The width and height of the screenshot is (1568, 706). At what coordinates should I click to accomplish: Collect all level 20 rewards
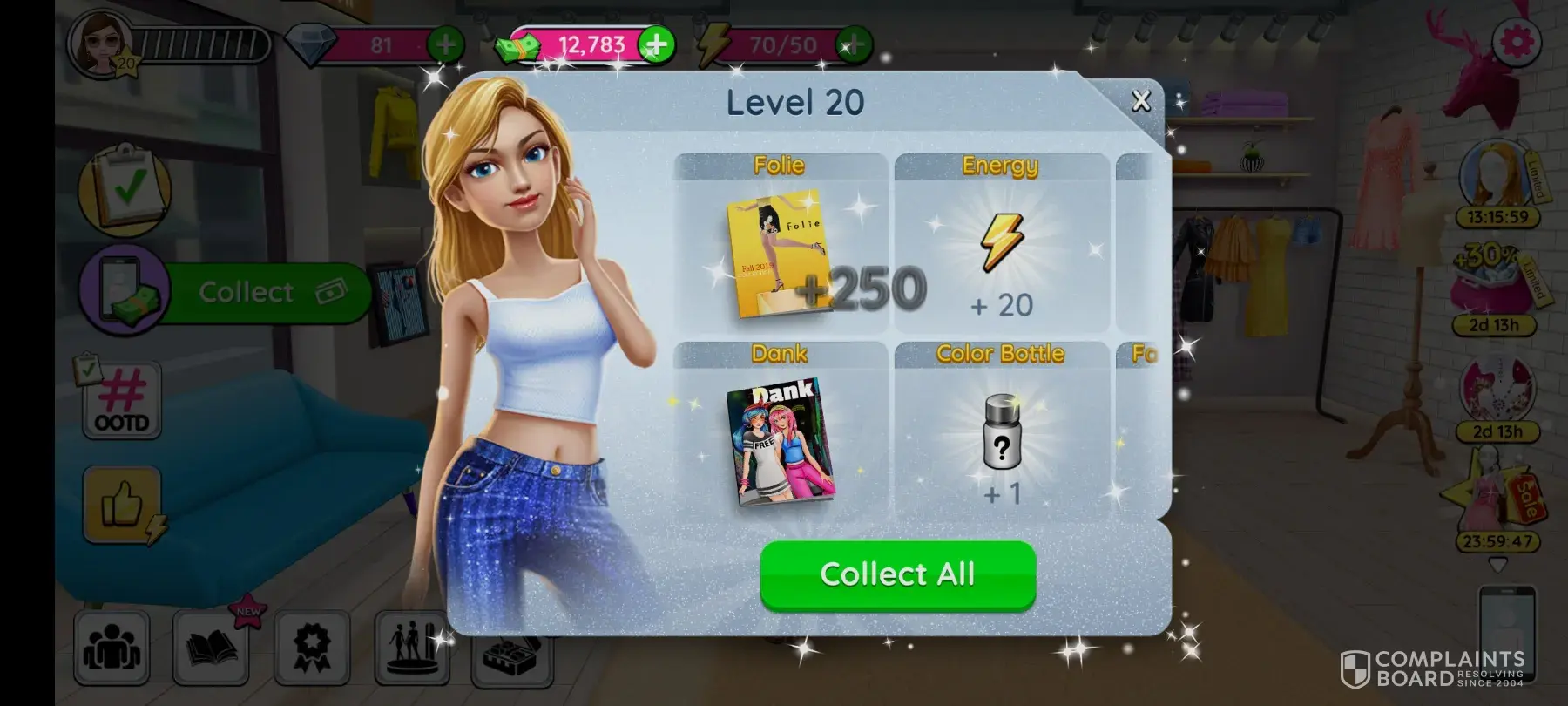tap(897, 574)
